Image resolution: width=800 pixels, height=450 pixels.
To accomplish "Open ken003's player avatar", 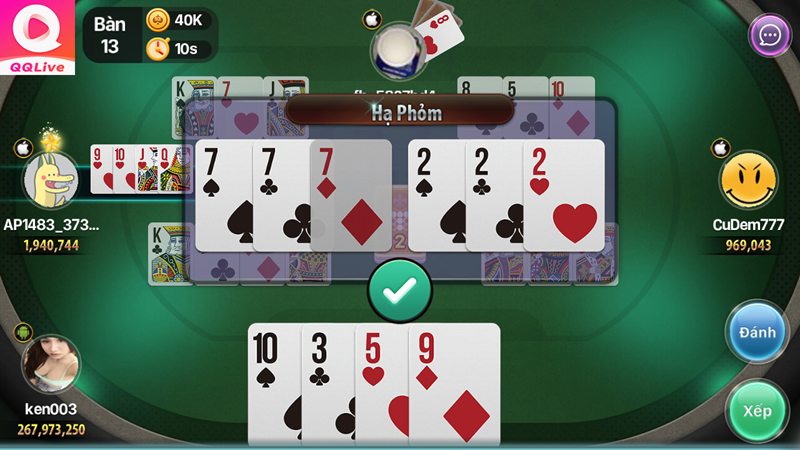I will [51, 364].
